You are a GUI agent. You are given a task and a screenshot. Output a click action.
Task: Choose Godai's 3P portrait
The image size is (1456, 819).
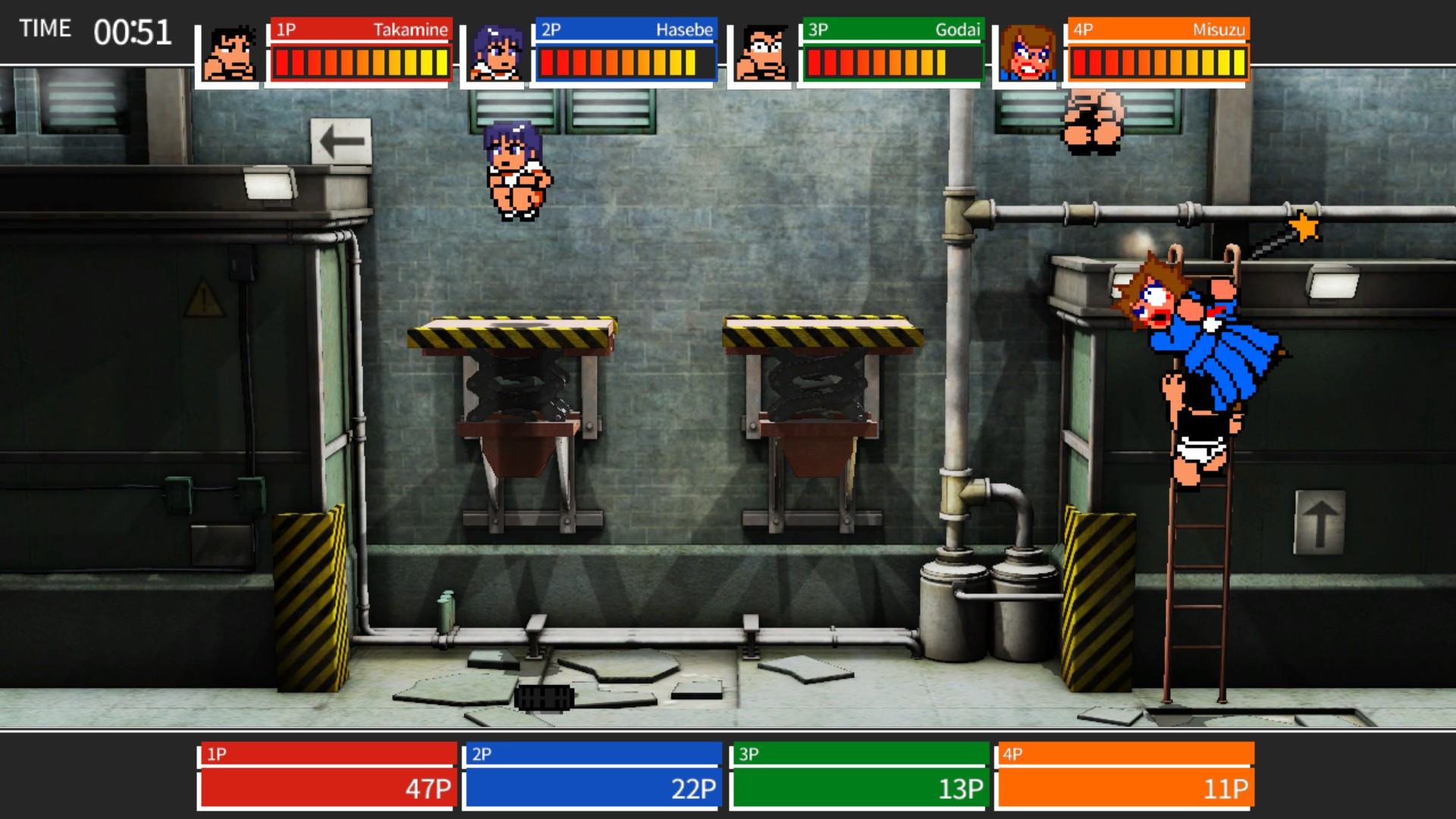pos(761,54)
